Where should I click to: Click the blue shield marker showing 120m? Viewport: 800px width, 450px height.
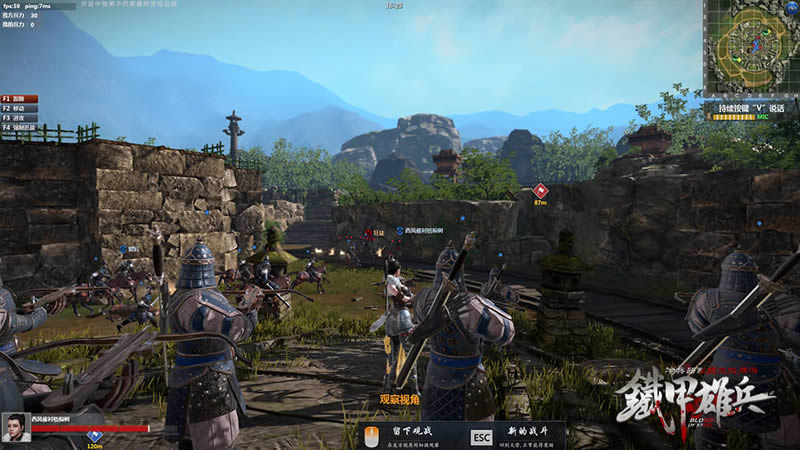tap(95, 436)
